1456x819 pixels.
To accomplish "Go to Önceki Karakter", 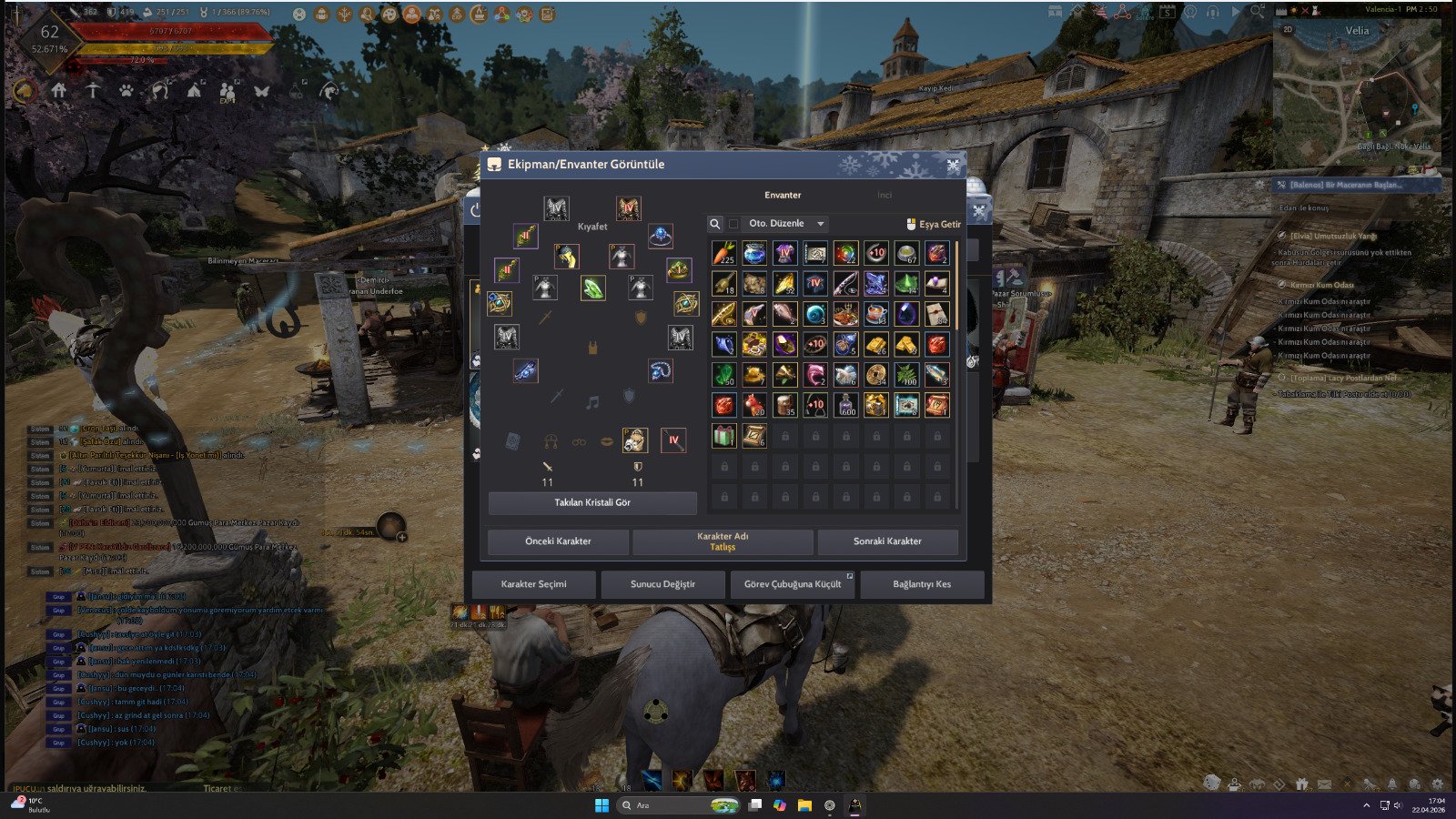I will [558, 541].
